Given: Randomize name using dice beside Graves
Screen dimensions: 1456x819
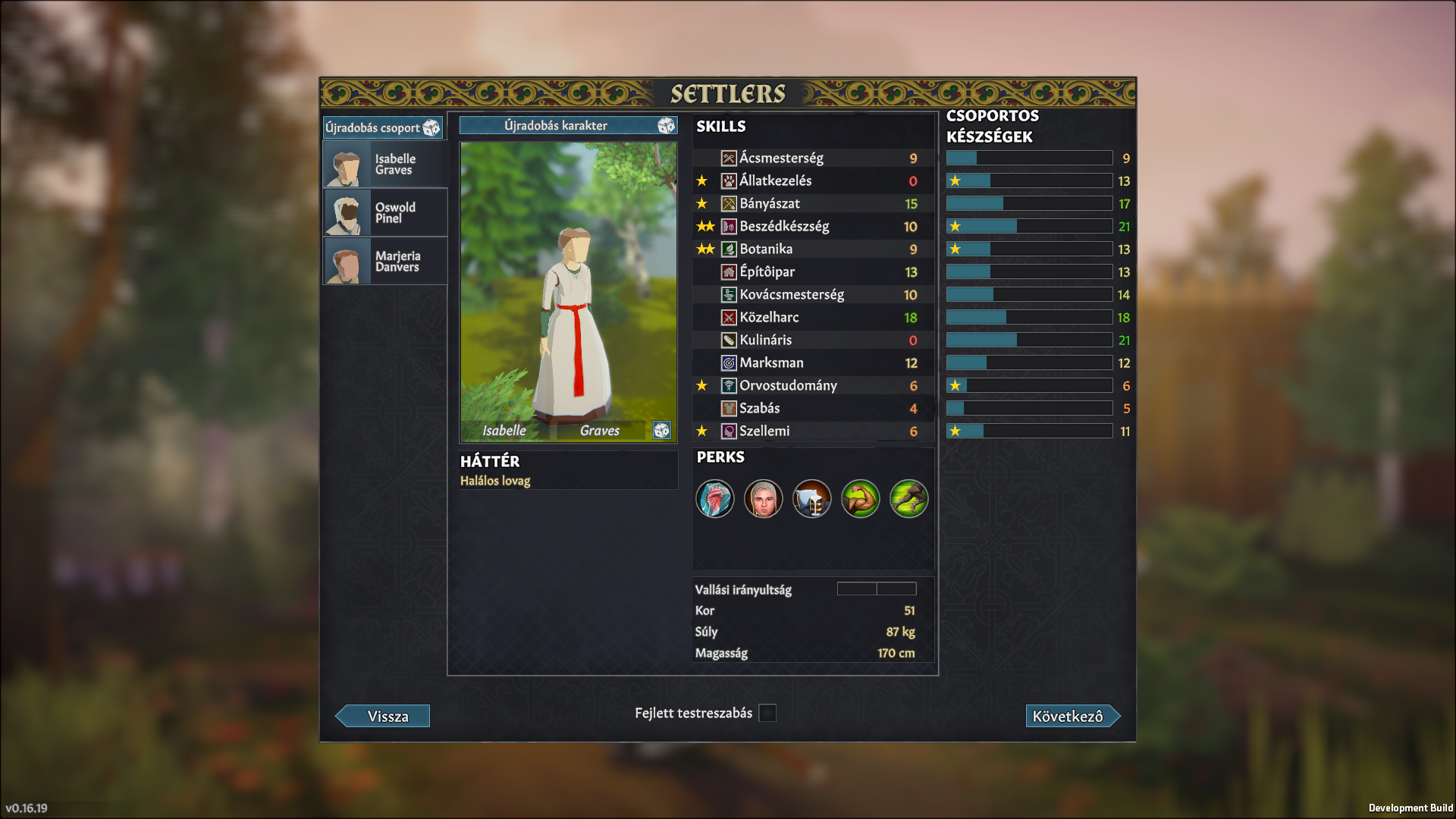Looking at the screenshot, I should coord(661,431).
